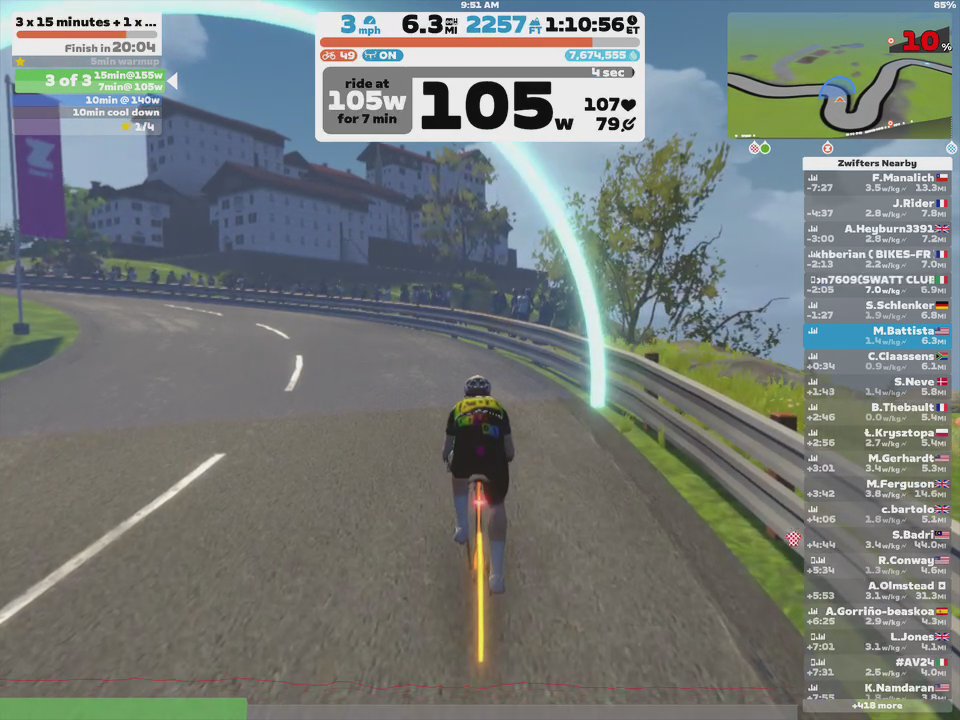The width and height of the screenshot is (960, 720).
Task: Select the 10min @ 140w workout block
Action: tap(88, 100)
